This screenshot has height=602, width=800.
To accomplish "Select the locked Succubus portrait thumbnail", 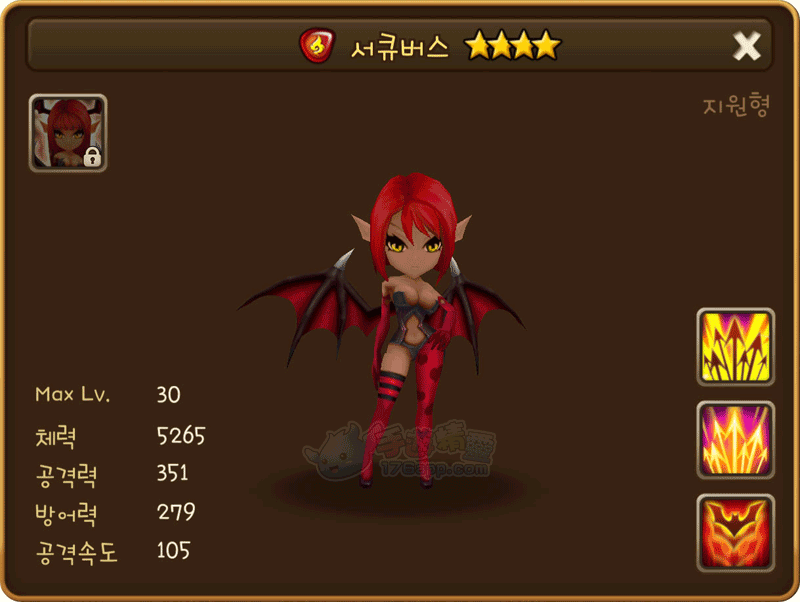I will point(68,133).
